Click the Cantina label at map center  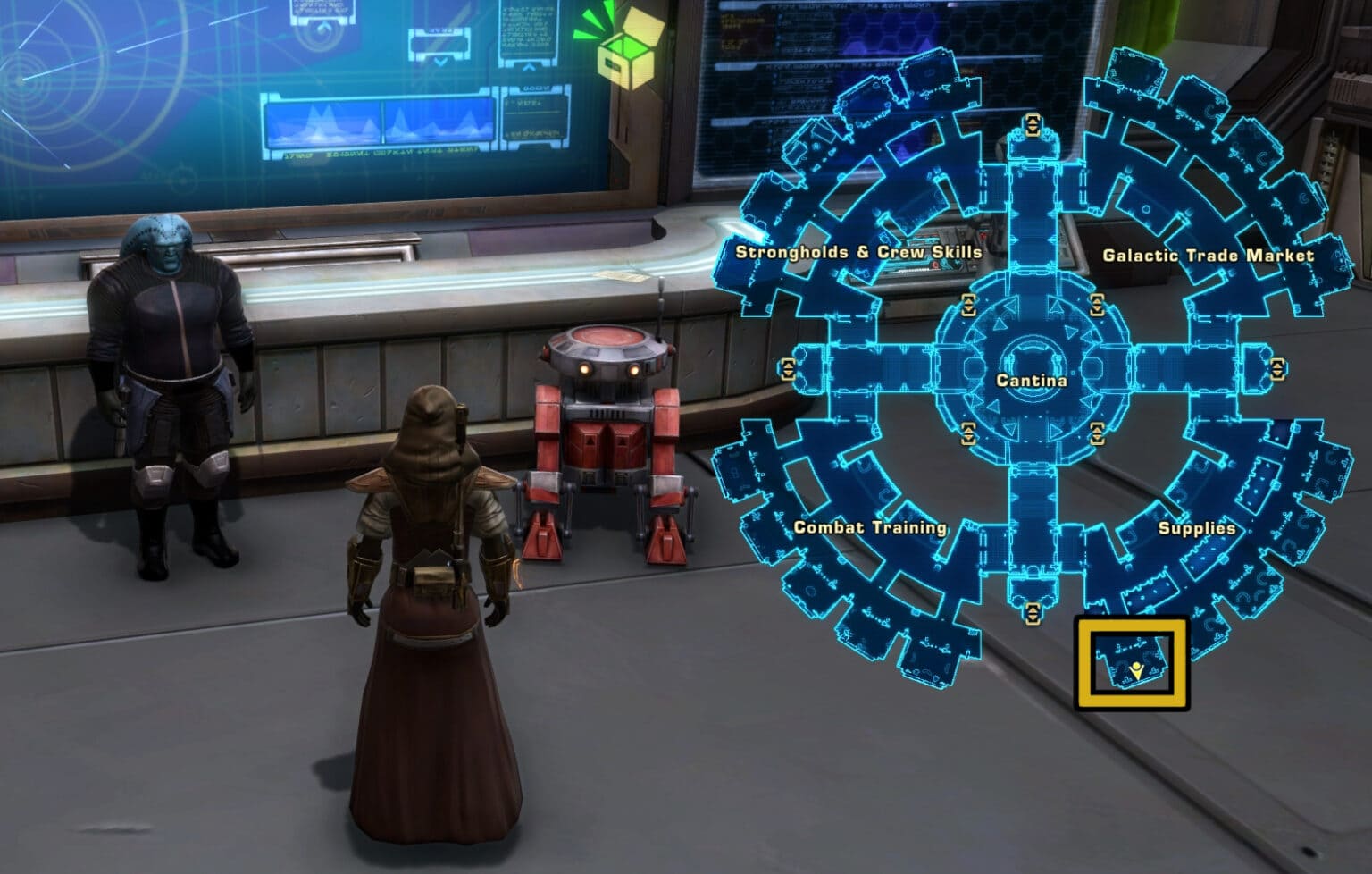tap(1033, 380)
